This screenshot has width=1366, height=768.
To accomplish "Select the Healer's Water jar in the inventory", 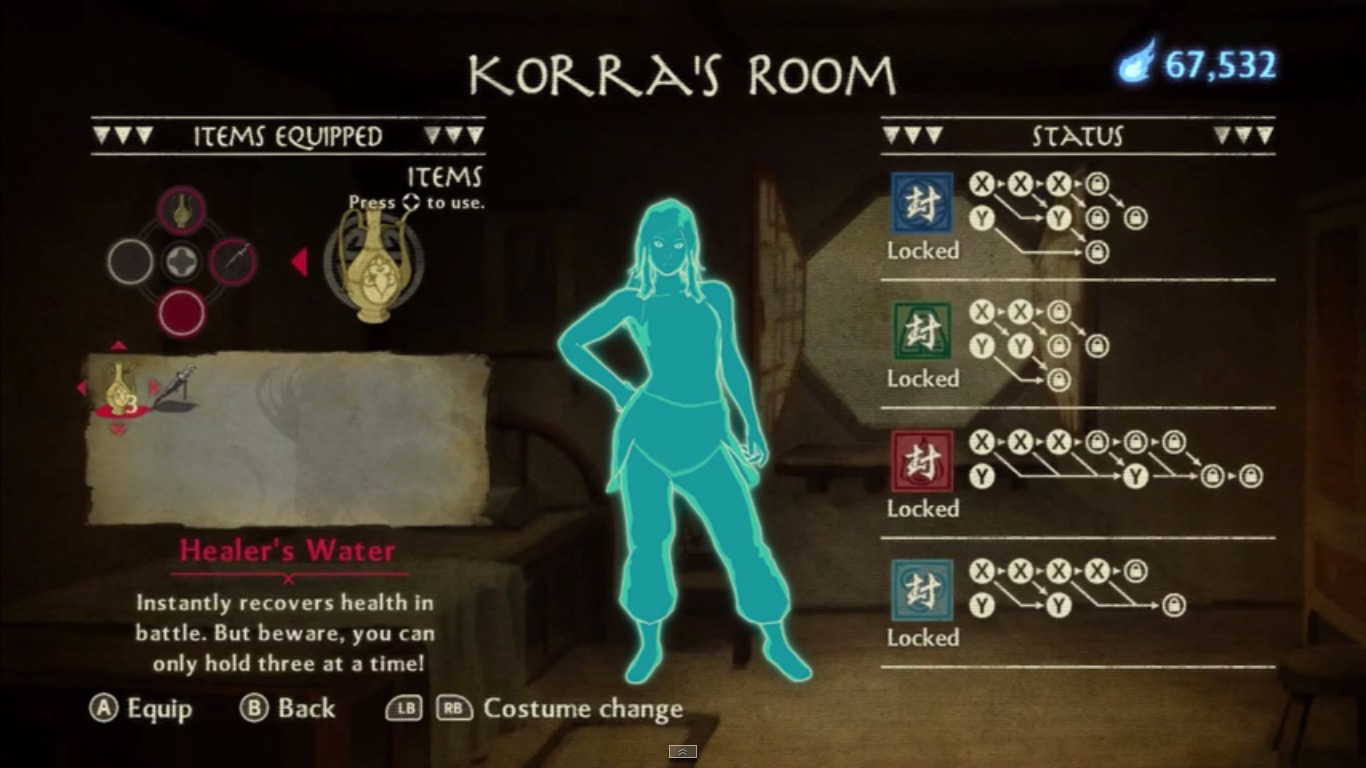I will pos(119,388).
